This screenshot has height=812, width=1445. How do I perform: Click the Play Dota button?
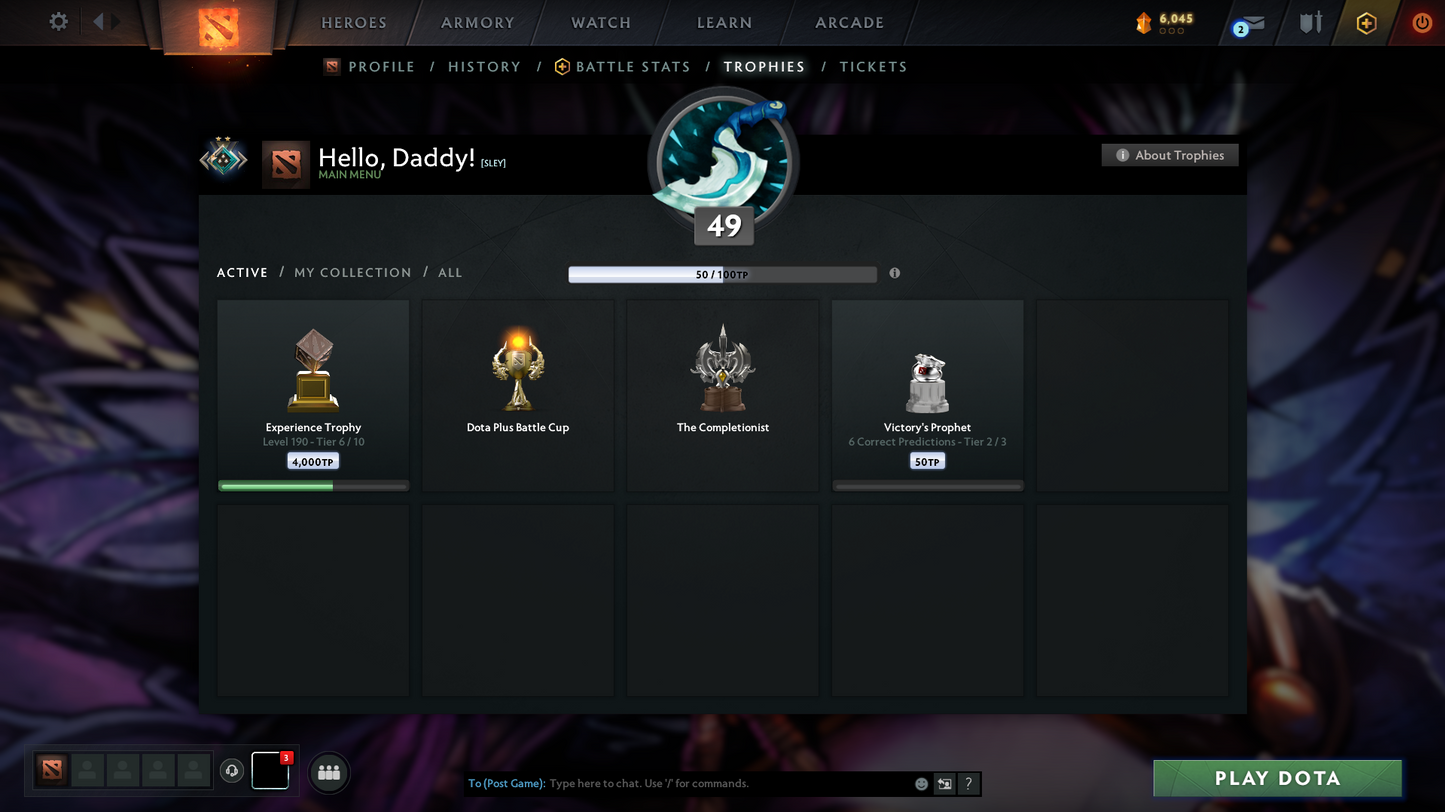click(x=1277, y=779)
